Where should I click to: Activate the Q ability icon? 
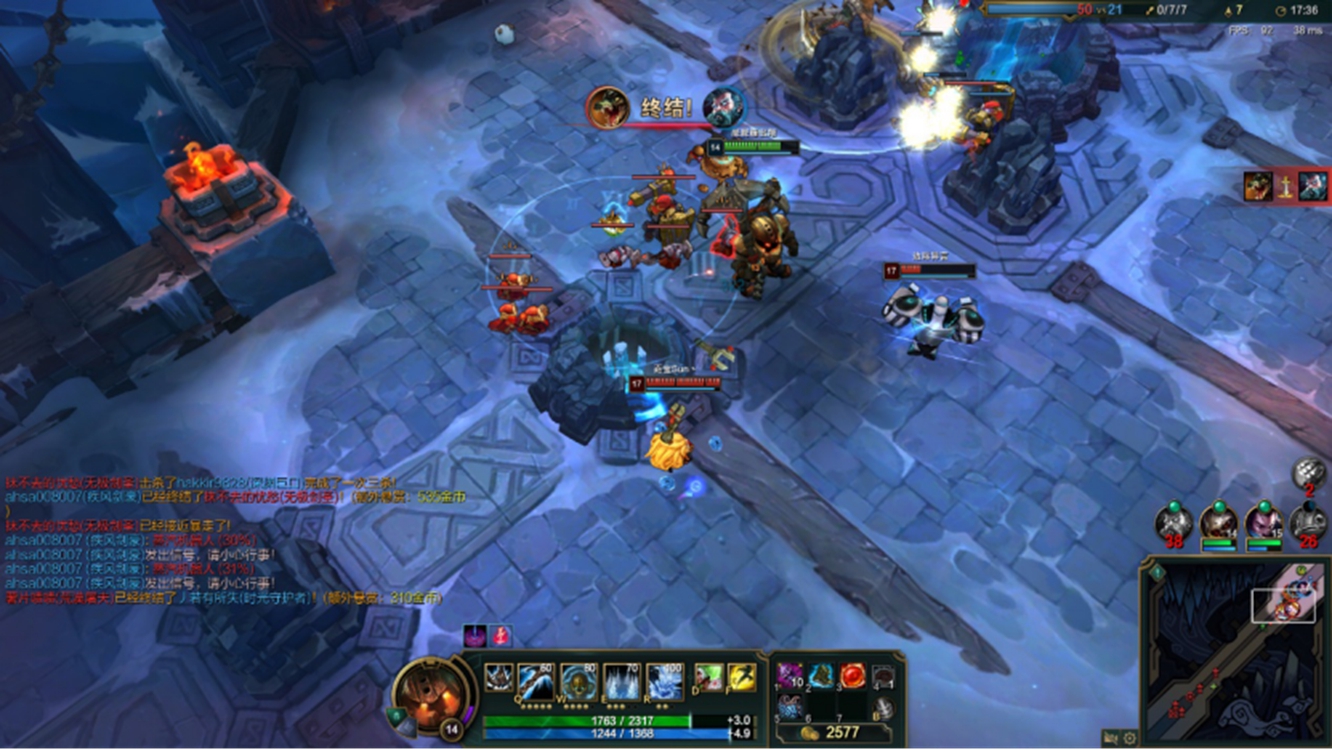pos(536,680)
